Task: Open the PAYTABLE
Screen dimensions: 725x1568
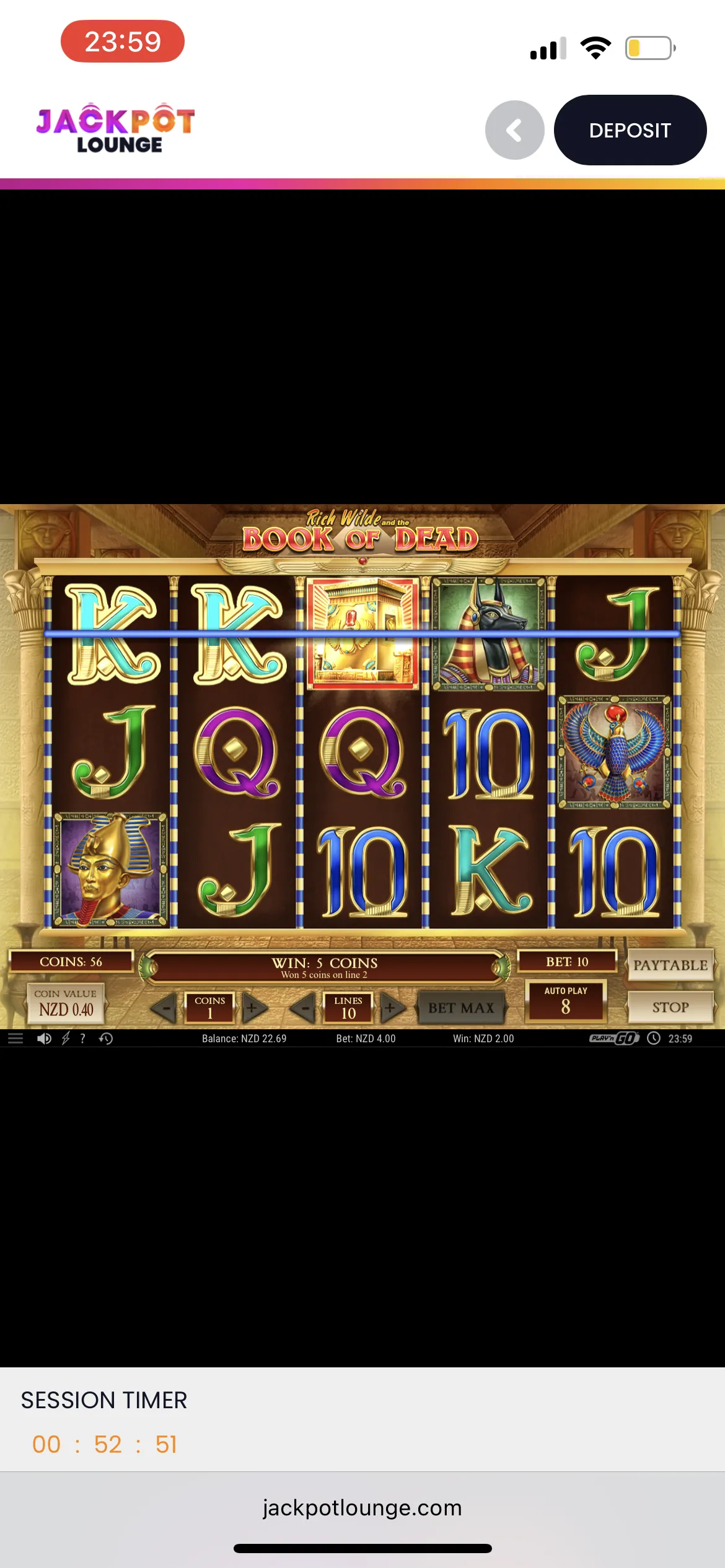Action: [670, 965]
